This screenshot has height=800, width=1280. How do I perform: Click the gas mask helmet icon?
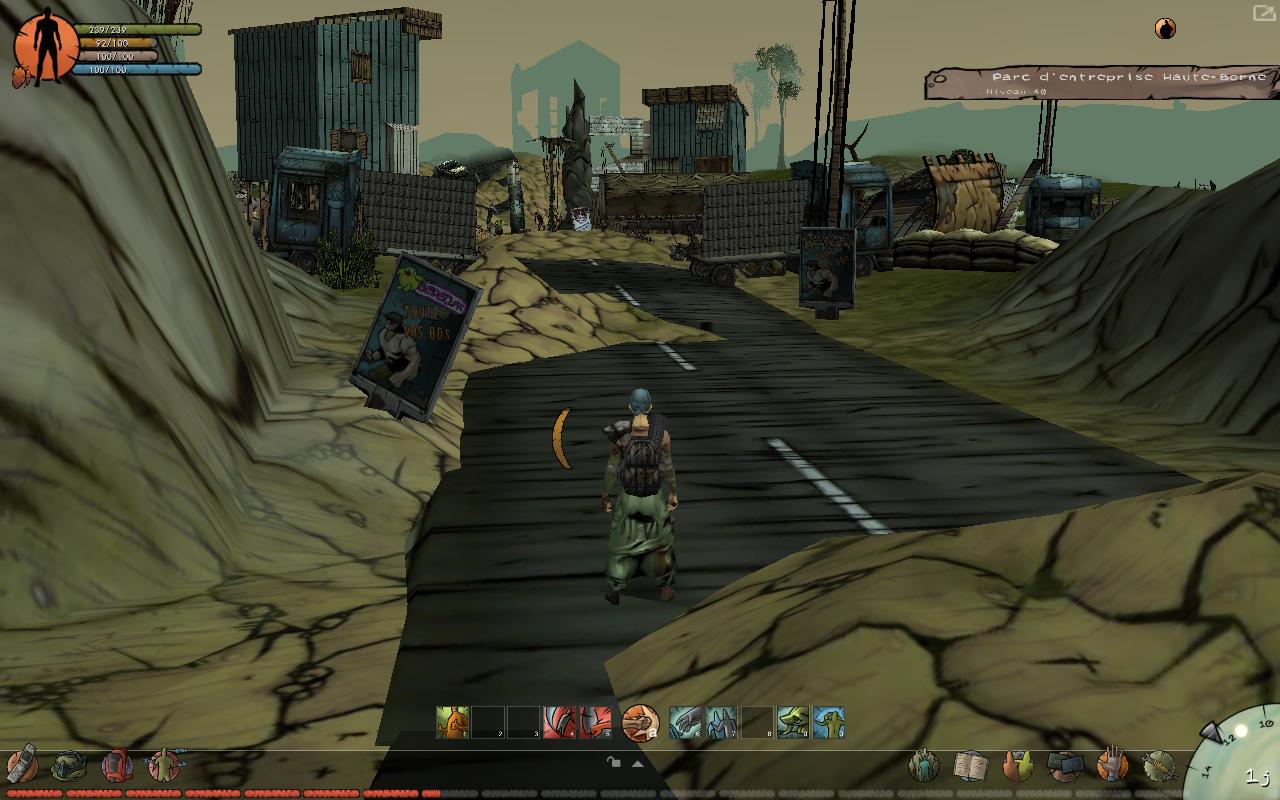(69, 766)
